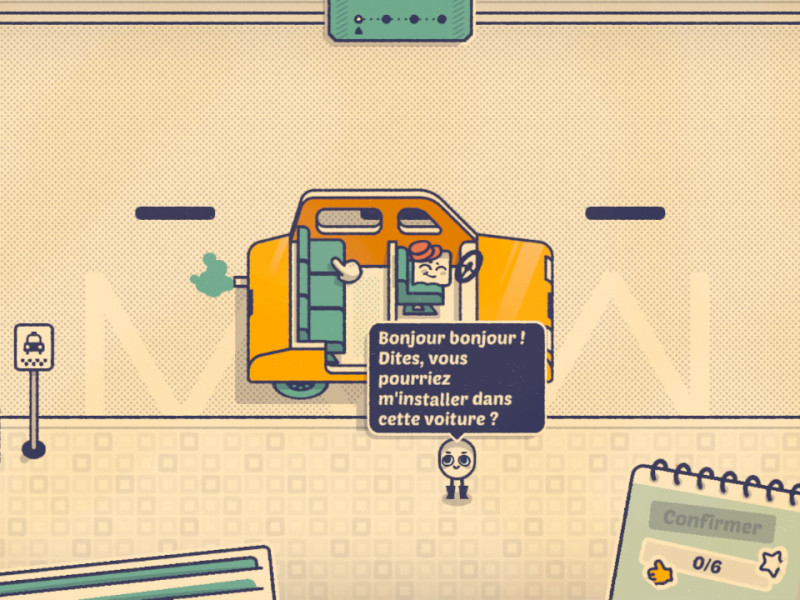Click the level progress track panel
Viewport: 800px width, 600px height.
click(x=400, y=19)
